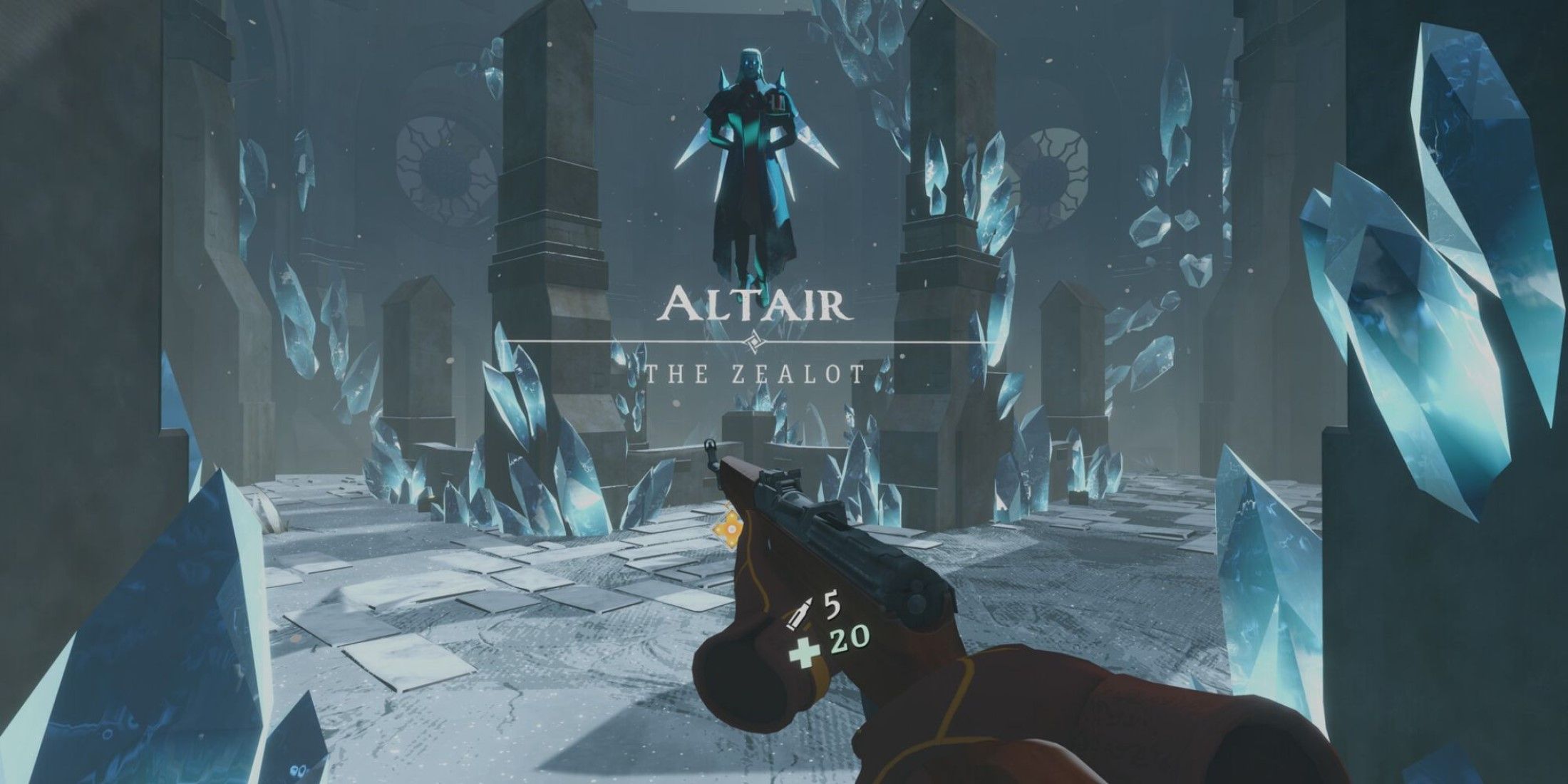Click the bullet ammo icon on the rifle
1568x784 pixels.
tap(800, 613)
